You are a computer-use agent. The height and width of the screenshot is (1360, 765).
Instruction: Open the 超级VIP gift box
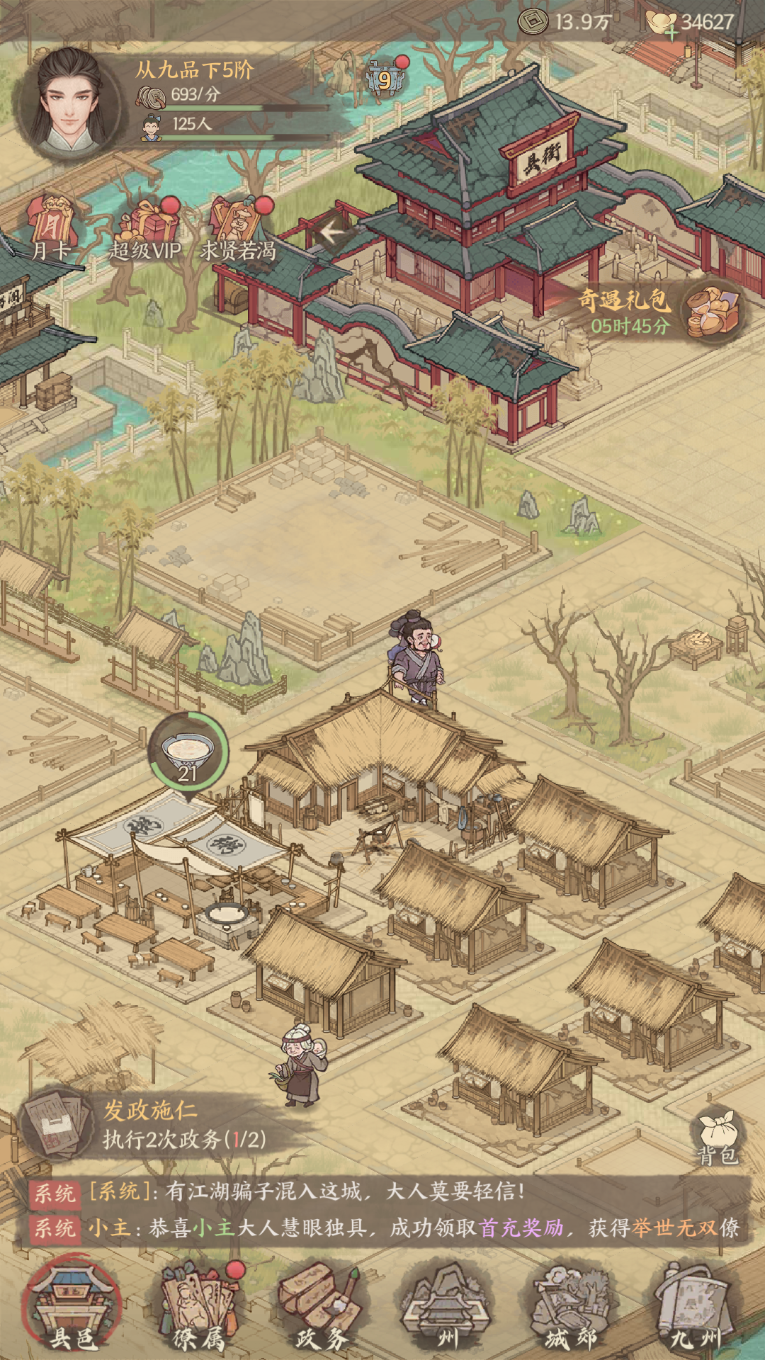click(146, 226)
